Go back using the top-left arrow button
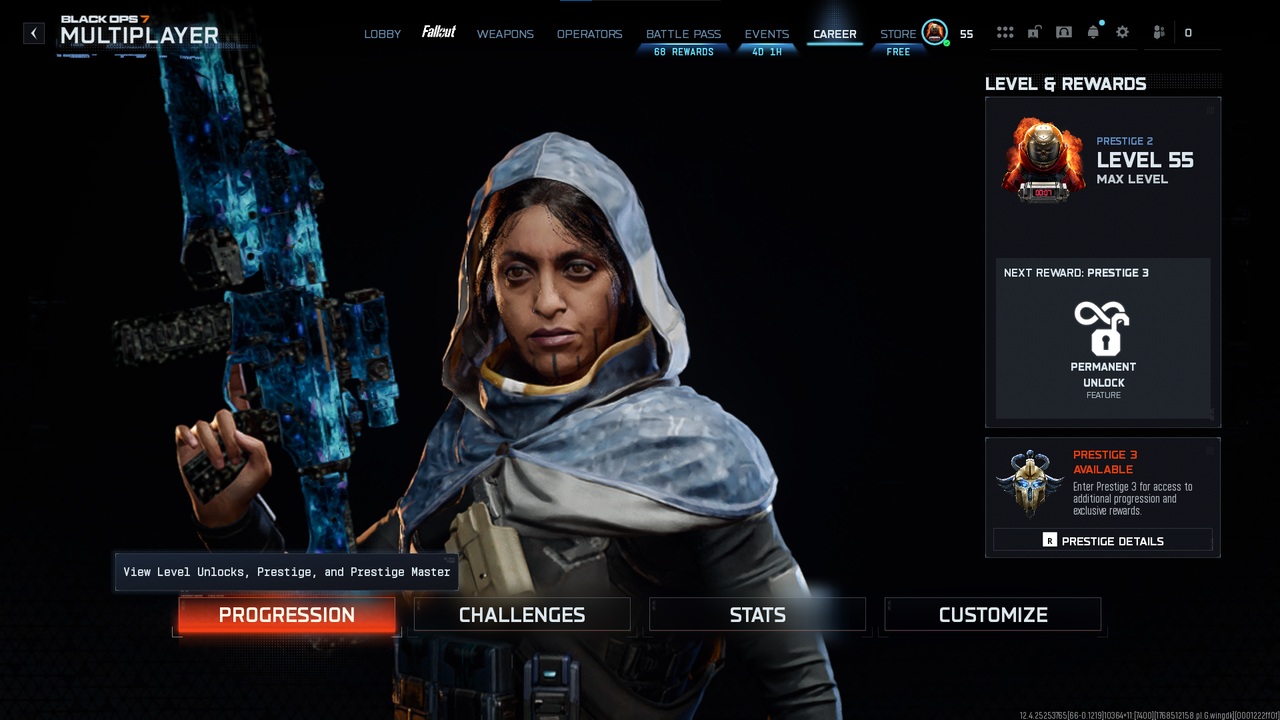Screen dimensions: 1280x720 coord(34,33)
